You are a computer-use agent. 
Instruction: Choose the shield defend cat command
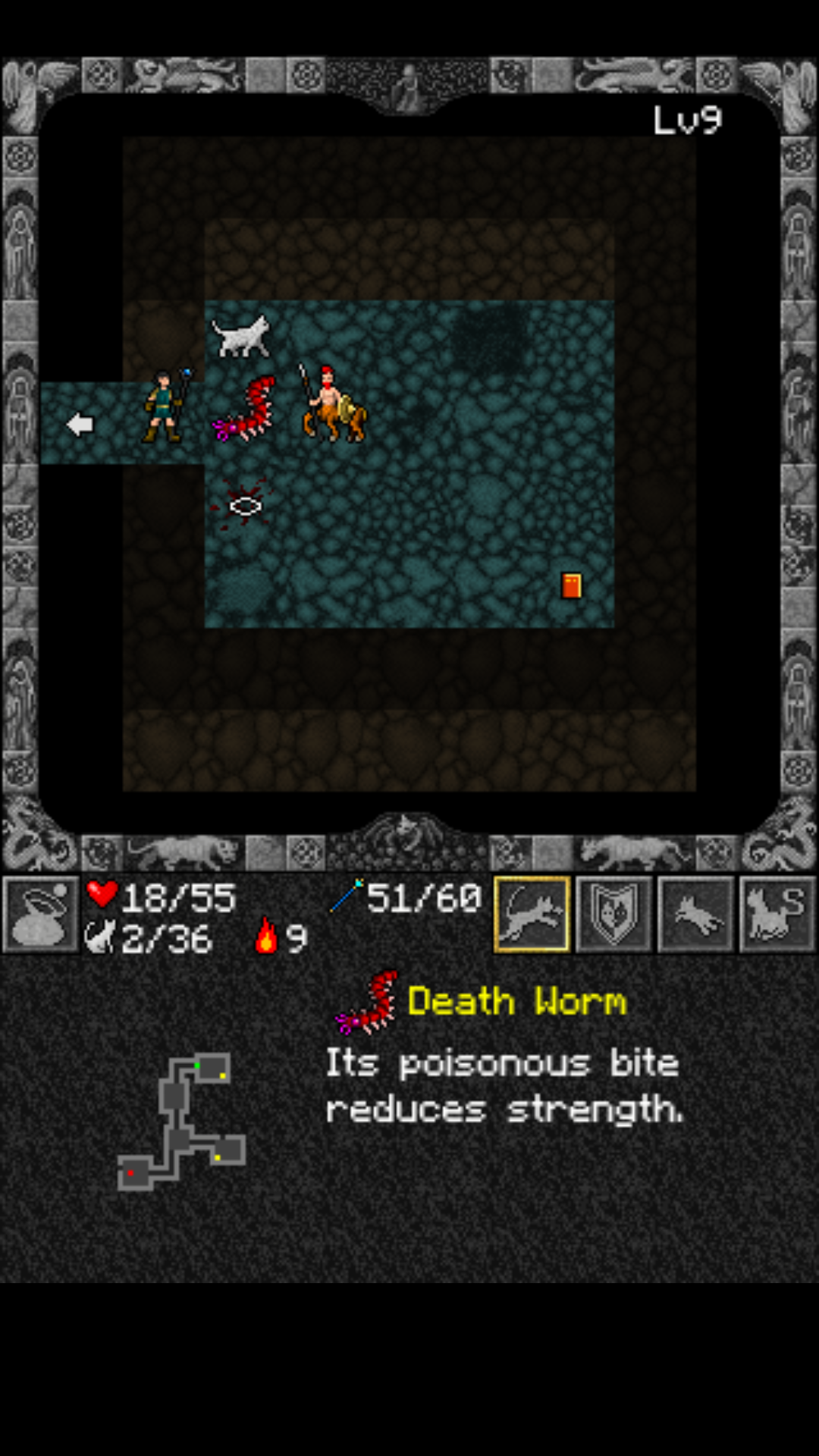pyautogui.click(x=613, y=915)
